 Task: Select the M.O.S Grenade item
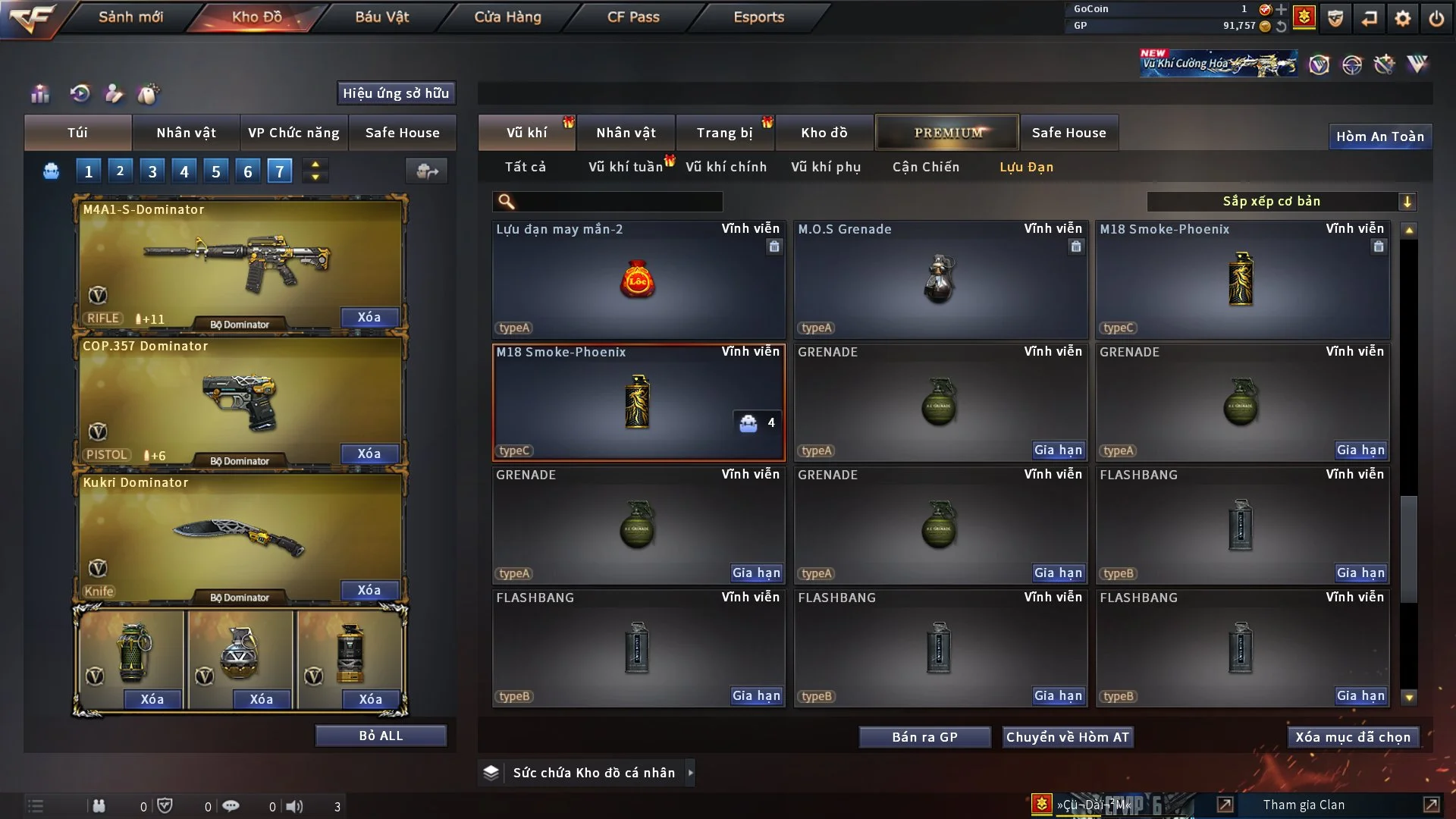(x=940, y=279)
